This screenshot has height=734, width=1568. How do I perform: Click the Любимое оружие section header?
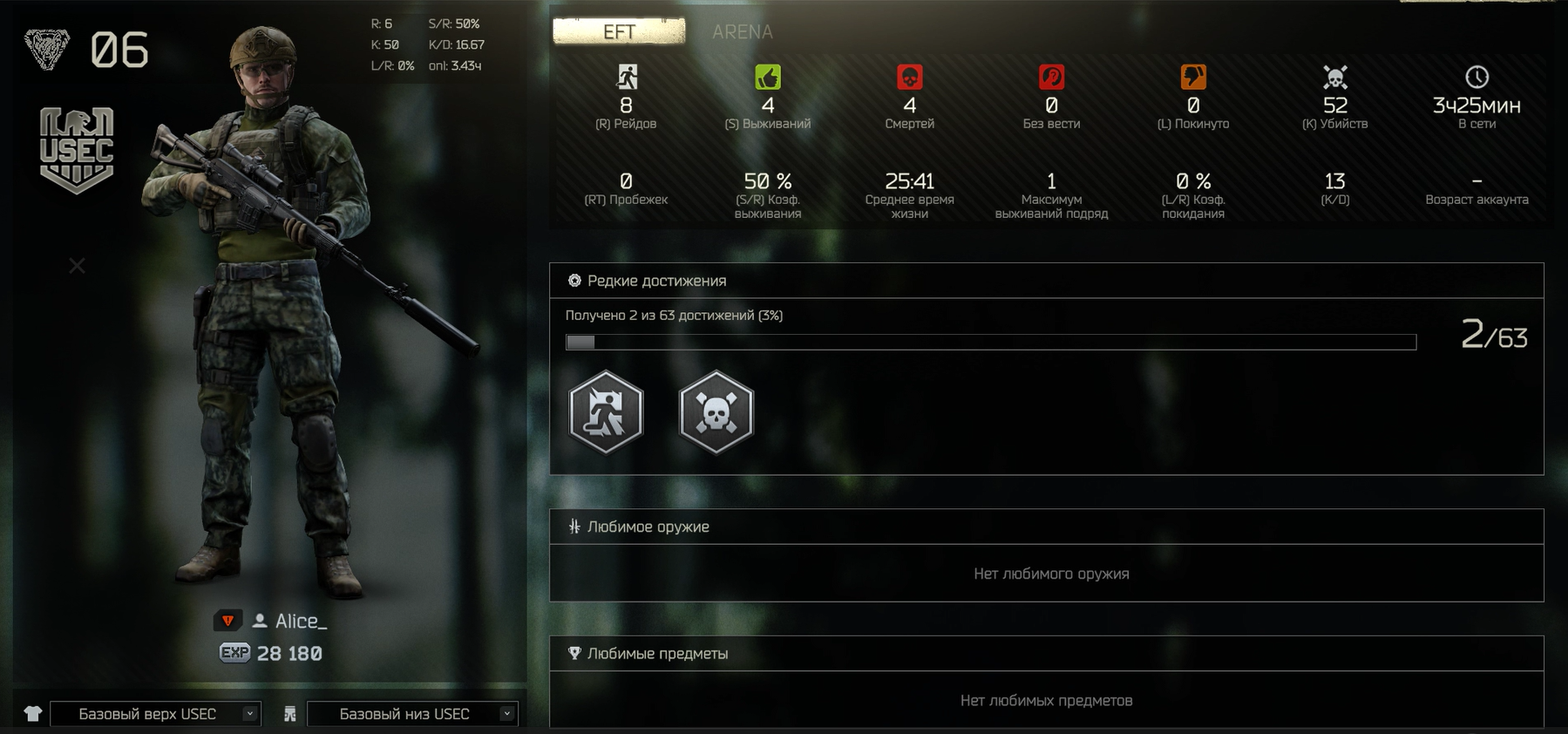tap(648, 527)
